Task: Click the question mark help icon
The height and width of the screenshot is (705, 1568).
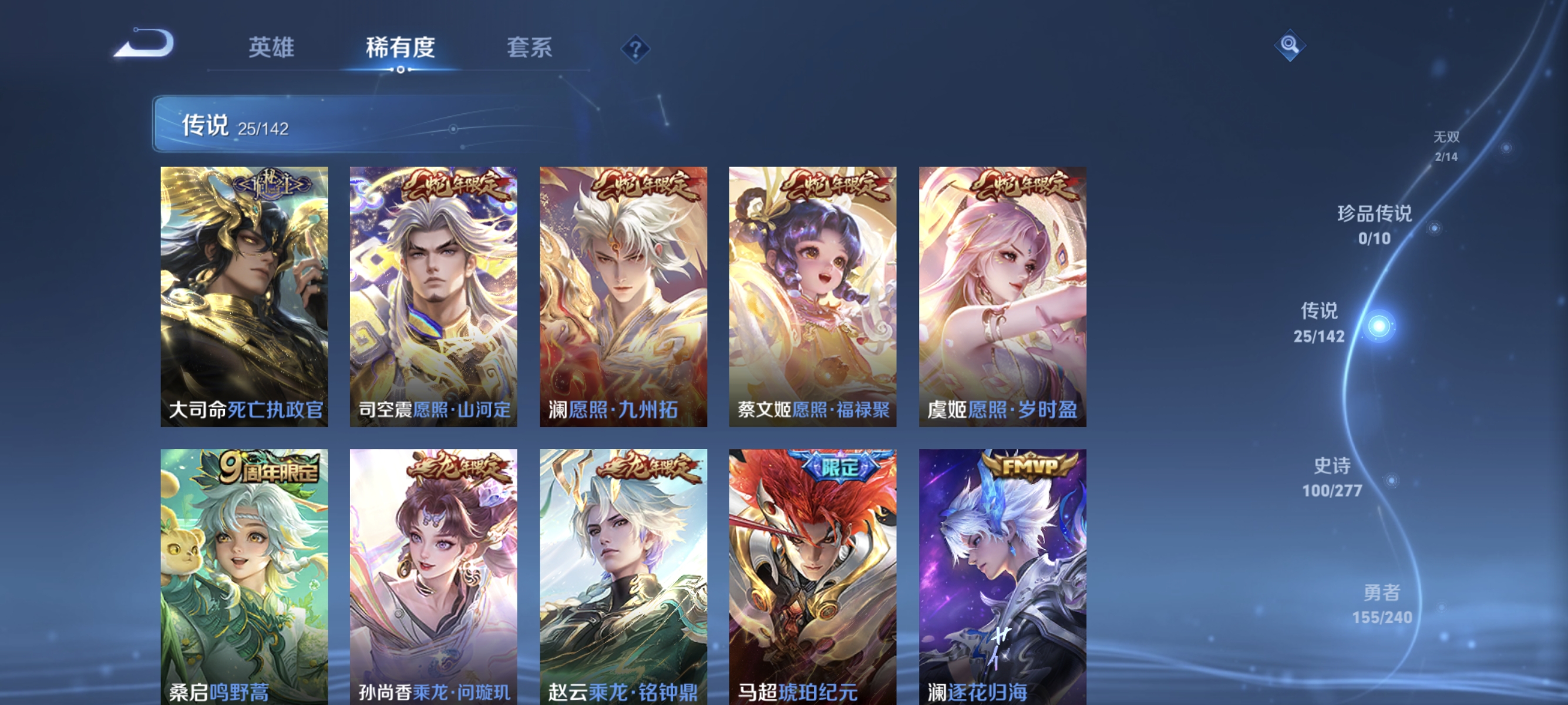Action: click(635, 49)
